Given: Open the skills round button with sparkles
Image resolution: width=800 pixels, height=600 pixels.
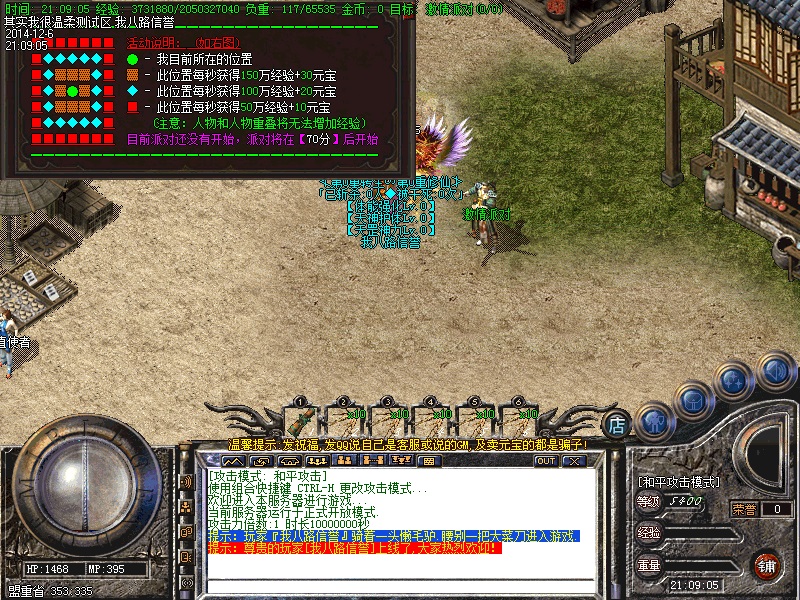Looking at the screenshot, I should click(735, 381).
